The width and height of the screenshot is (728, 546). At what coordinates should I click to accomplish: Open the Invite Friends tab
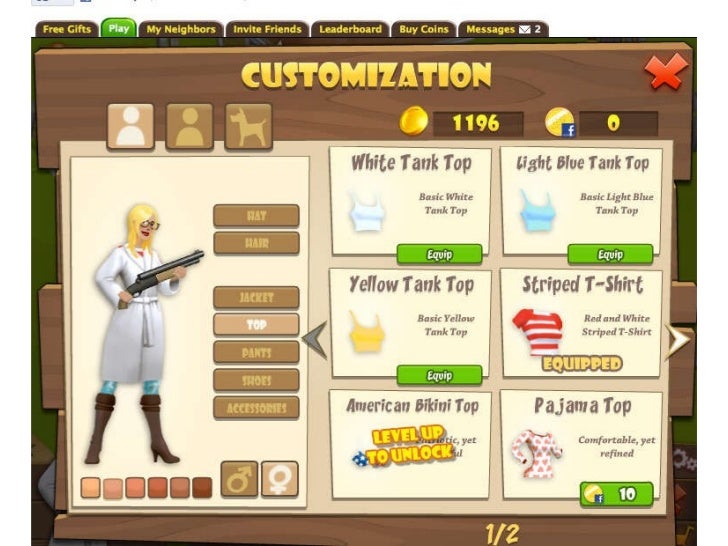pos(267,29)
